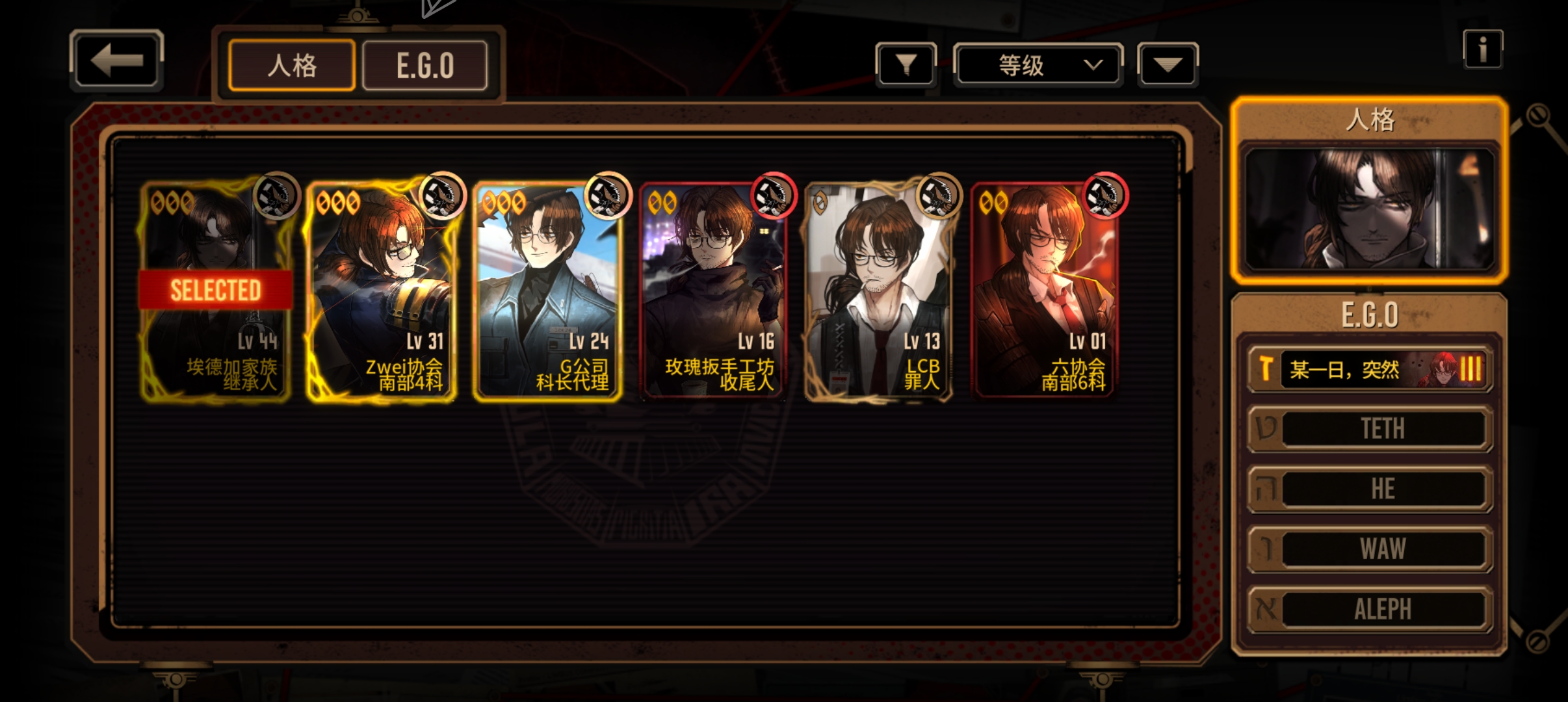Choose the Zwei协会南部4科 identity card
Image resolution: width=1568 pixels, height=702 pixels.
(x=382, y=290)
